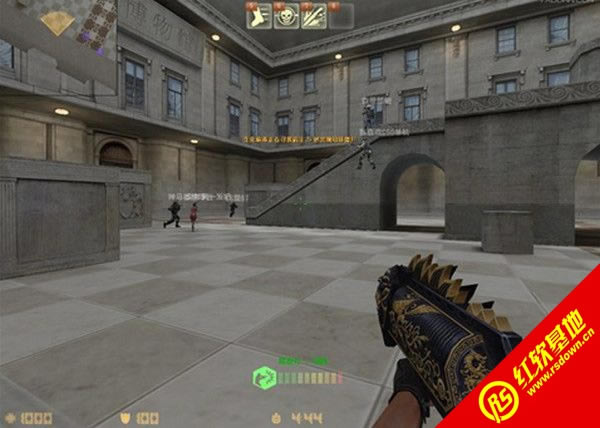The width and height of the screenshot is (600, 428).
Task: Click the green hexagon arrow icon
Action: coord(264,377)
